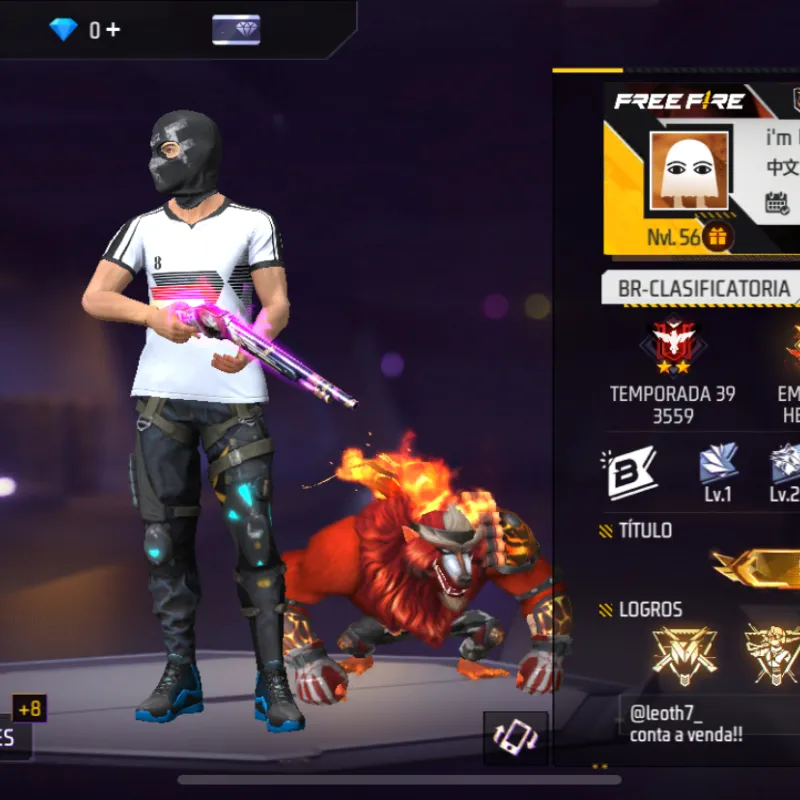Add diamonds with the plus button
The height and width of the screenshot is (800, 800).
[111, 30]
